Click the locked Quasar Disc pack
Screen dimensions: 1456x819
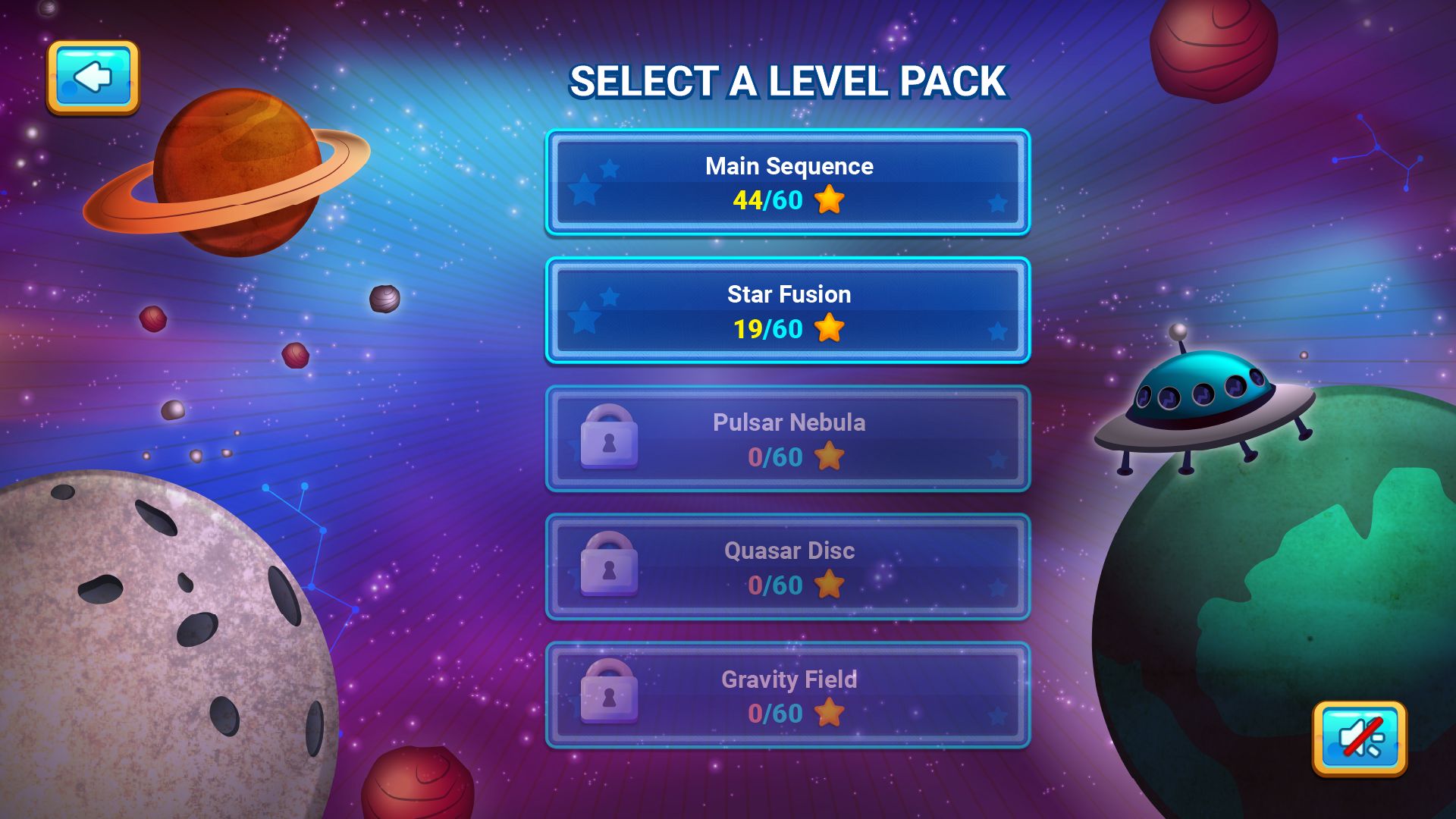pyautogui.click(x=787, y=566)
